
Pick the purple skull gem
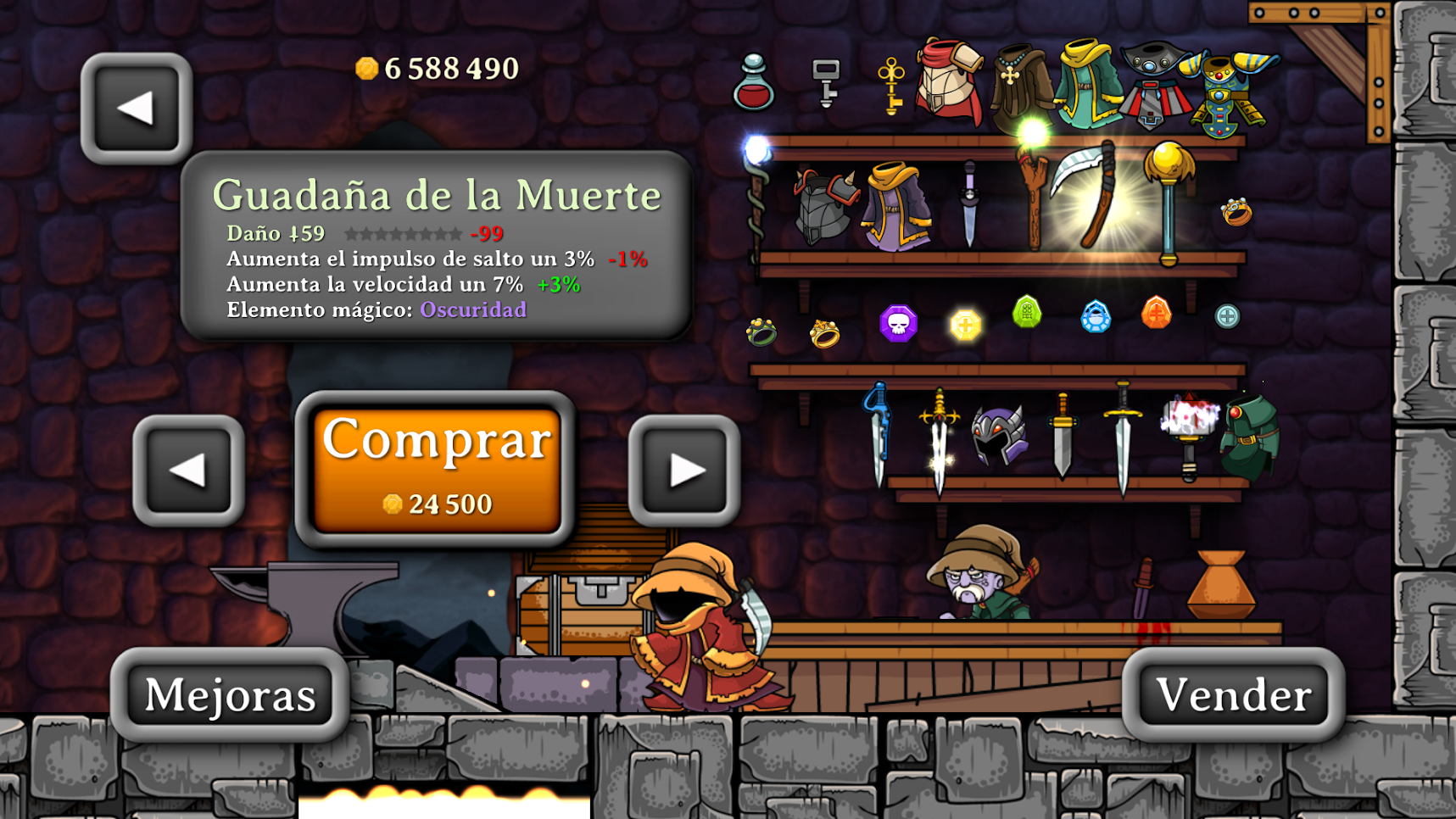899,322
